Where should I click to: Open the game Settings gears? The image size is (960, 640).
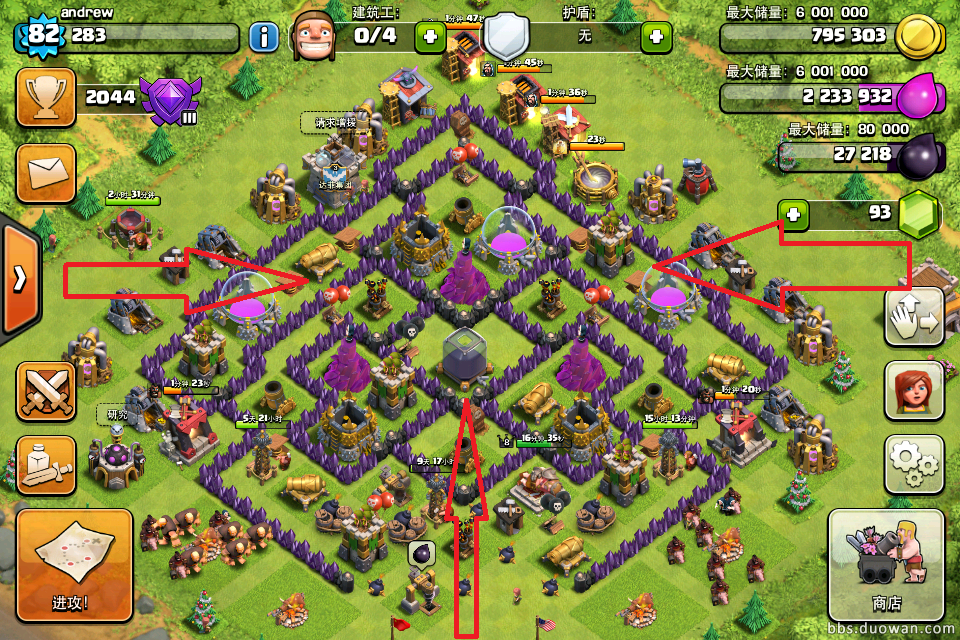click(x=914, y=464)
